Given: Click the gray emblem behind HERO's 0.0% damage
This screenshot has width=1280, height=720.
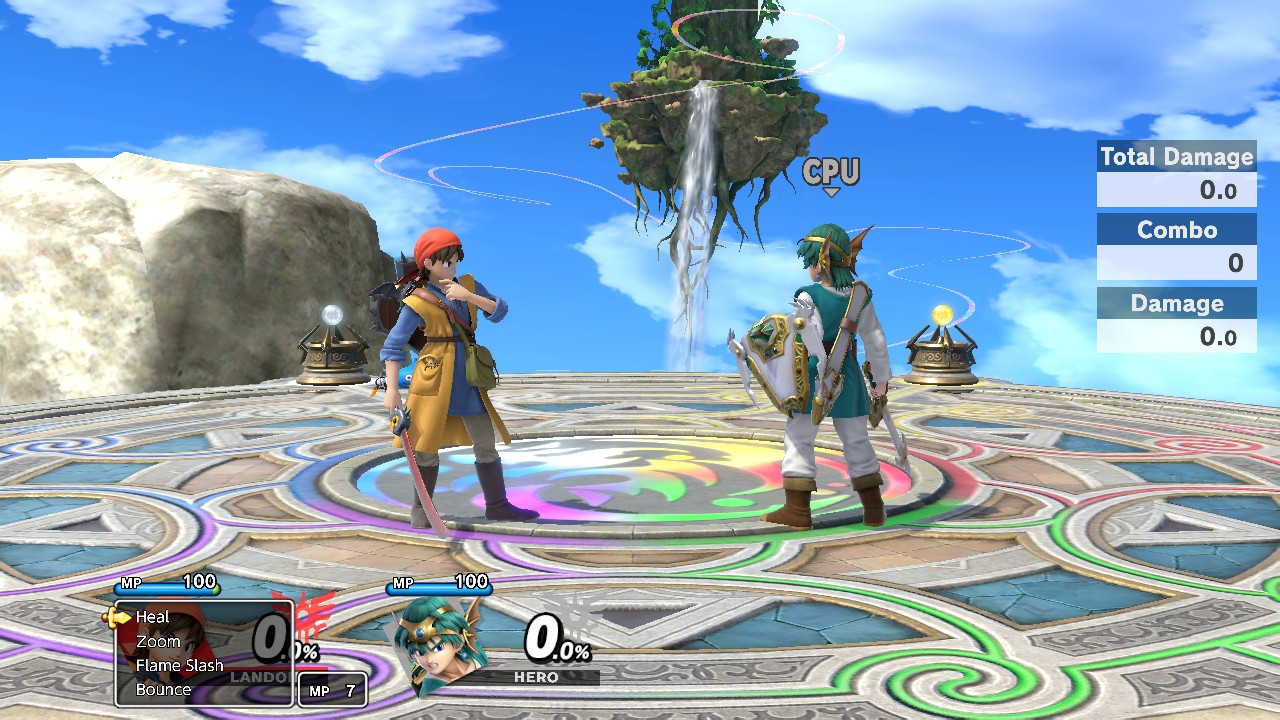Looking at the screenshot, I should (x=577, y=631).
